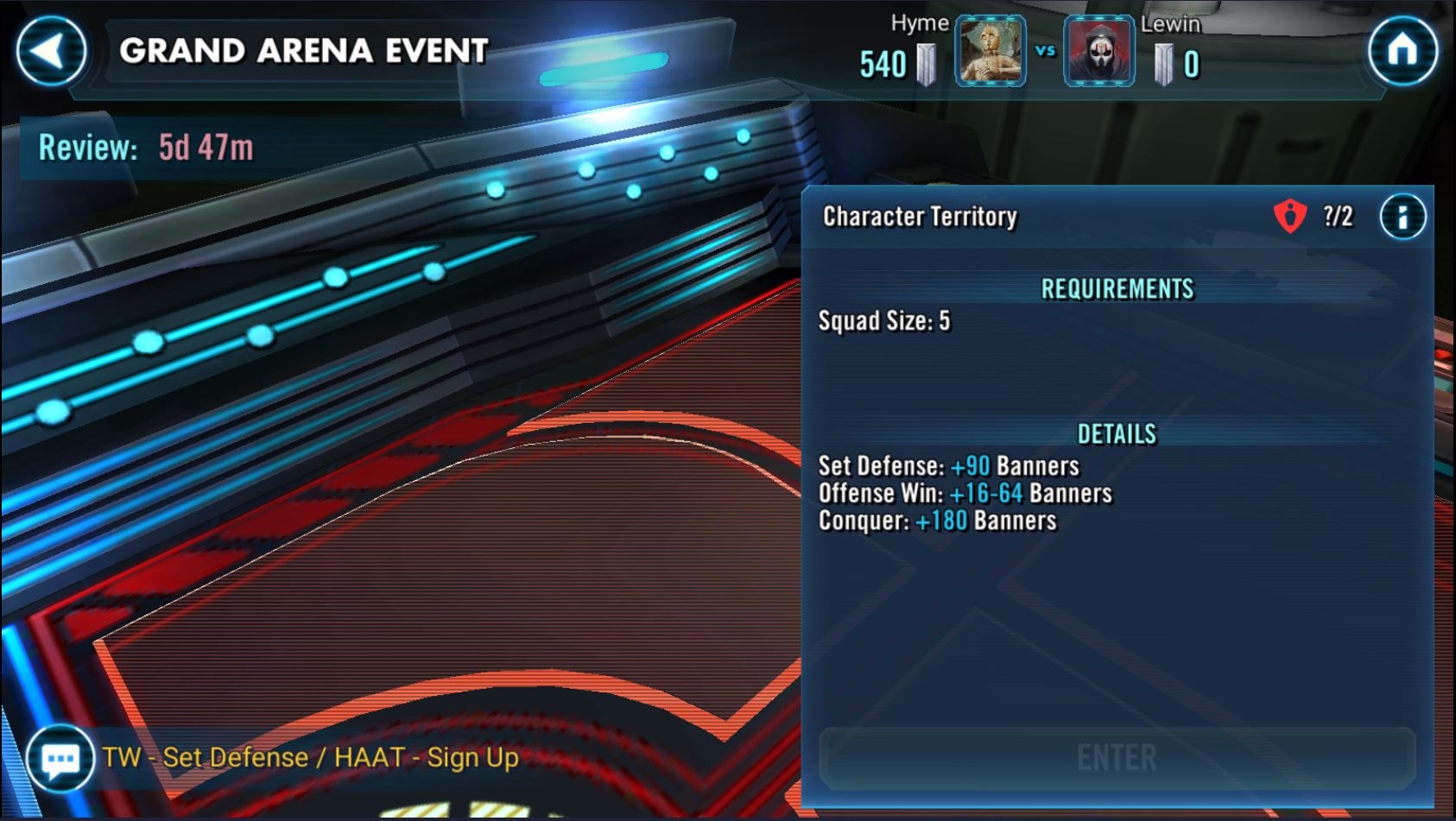Open the guild chat bubble

tap(60, 759)
